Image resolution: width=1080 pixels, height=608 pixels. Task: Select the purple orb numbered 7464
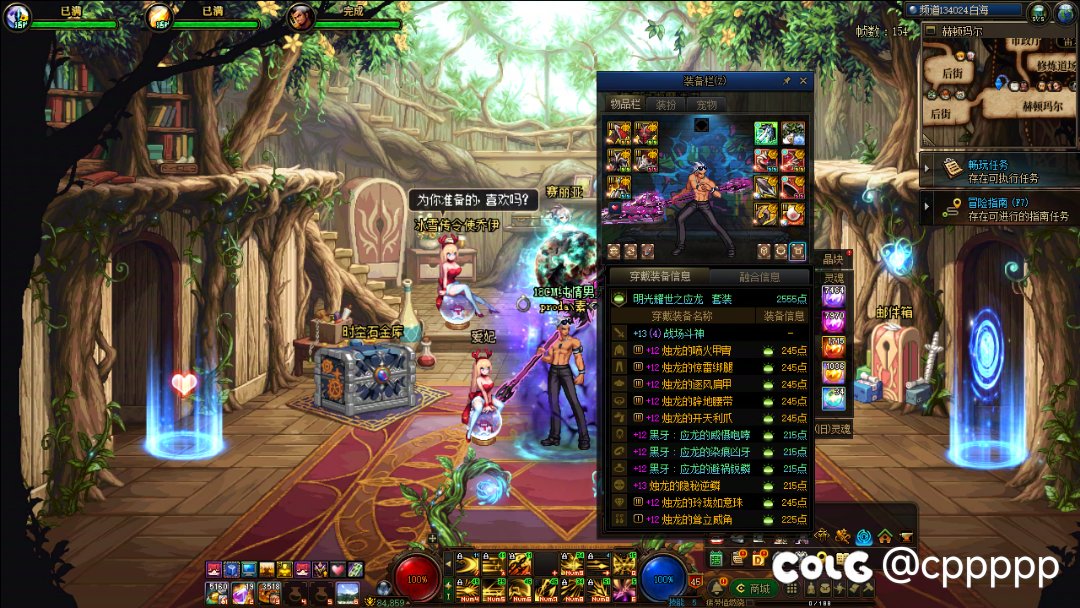pyautogui.click(x=833, y=296)
